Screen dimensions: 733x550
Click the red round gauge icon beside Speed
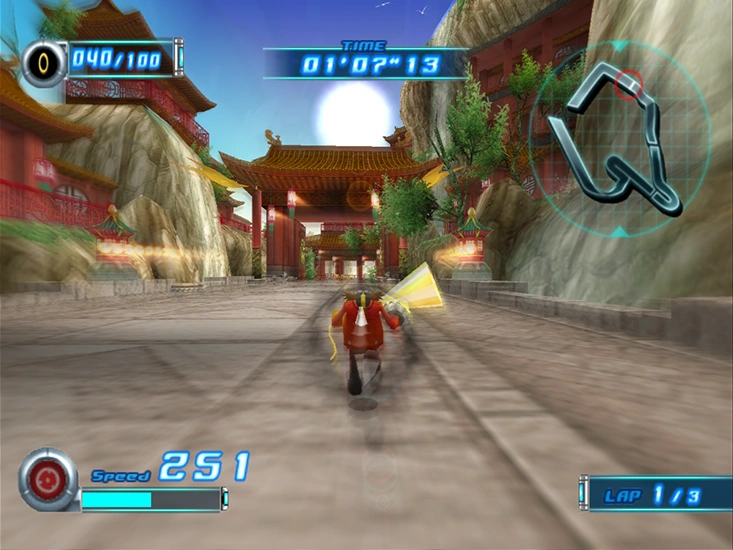tap(47, 479)
